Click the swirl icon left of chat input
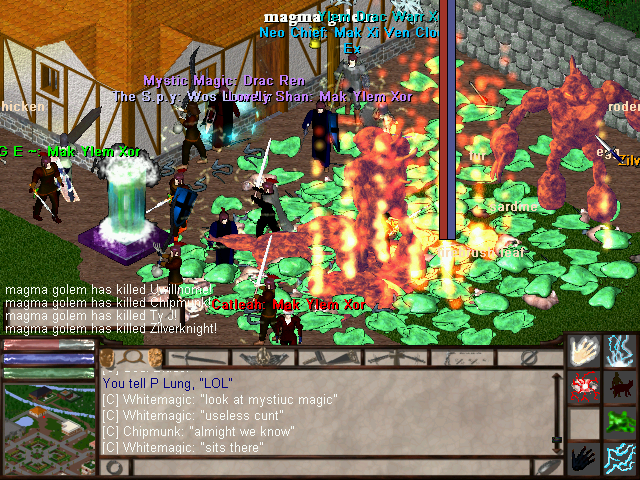The height and width of the screenshot is (480, 640). (115, 467)
